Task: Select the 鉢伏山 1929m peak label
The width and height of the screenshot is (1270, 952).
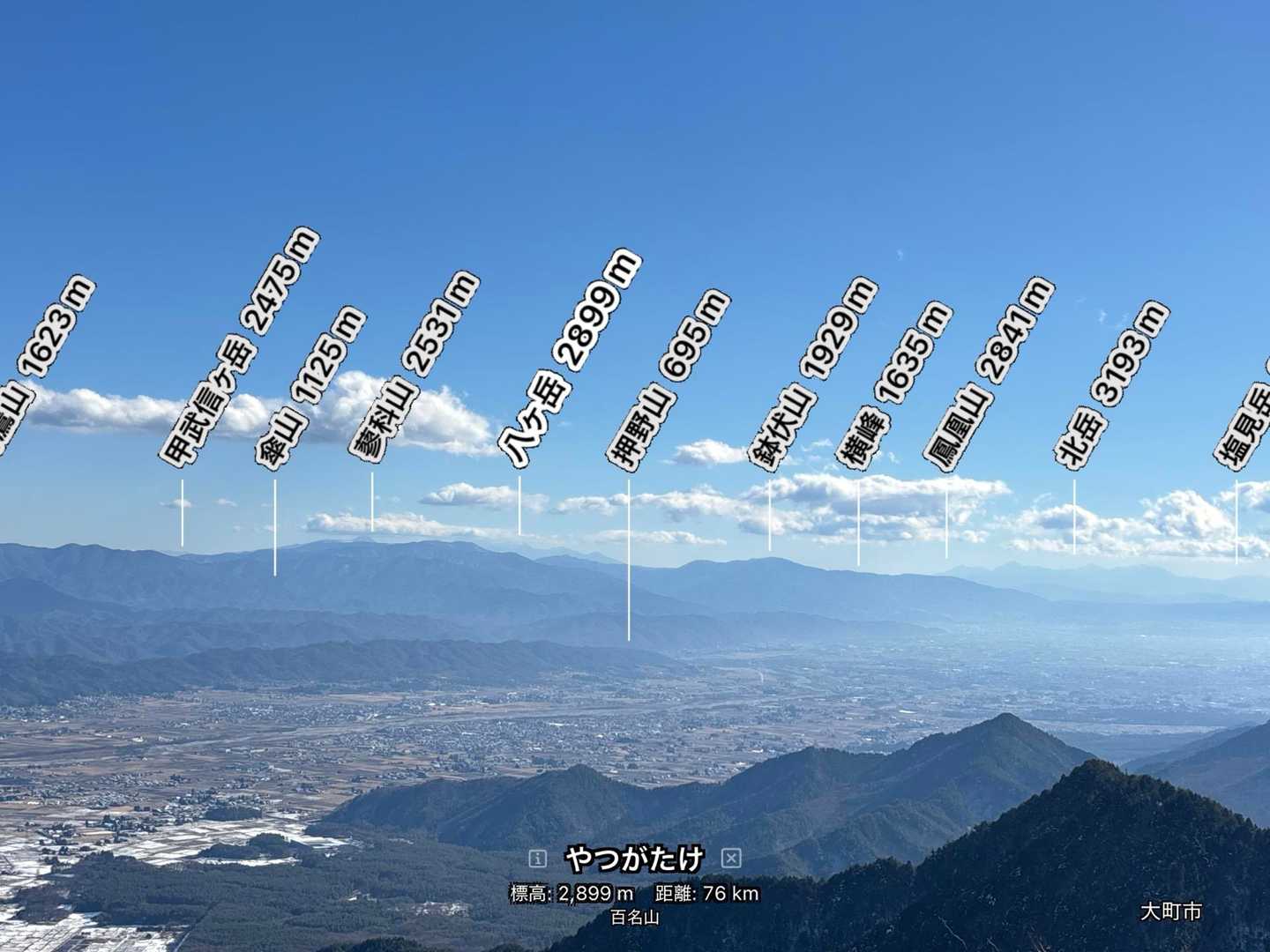Action: [812, 372]
